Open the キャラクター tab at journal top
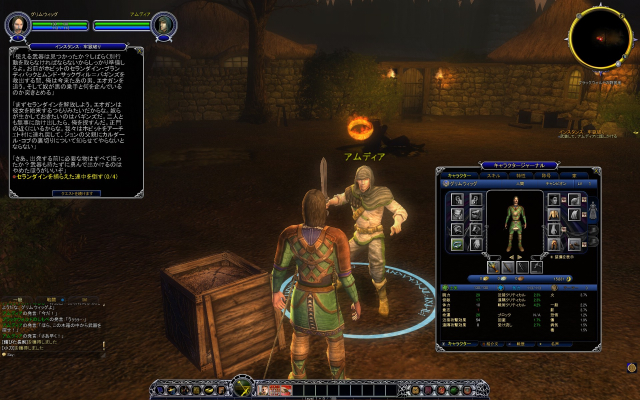The height and width of the screenshot is (400, 640). 458,174
